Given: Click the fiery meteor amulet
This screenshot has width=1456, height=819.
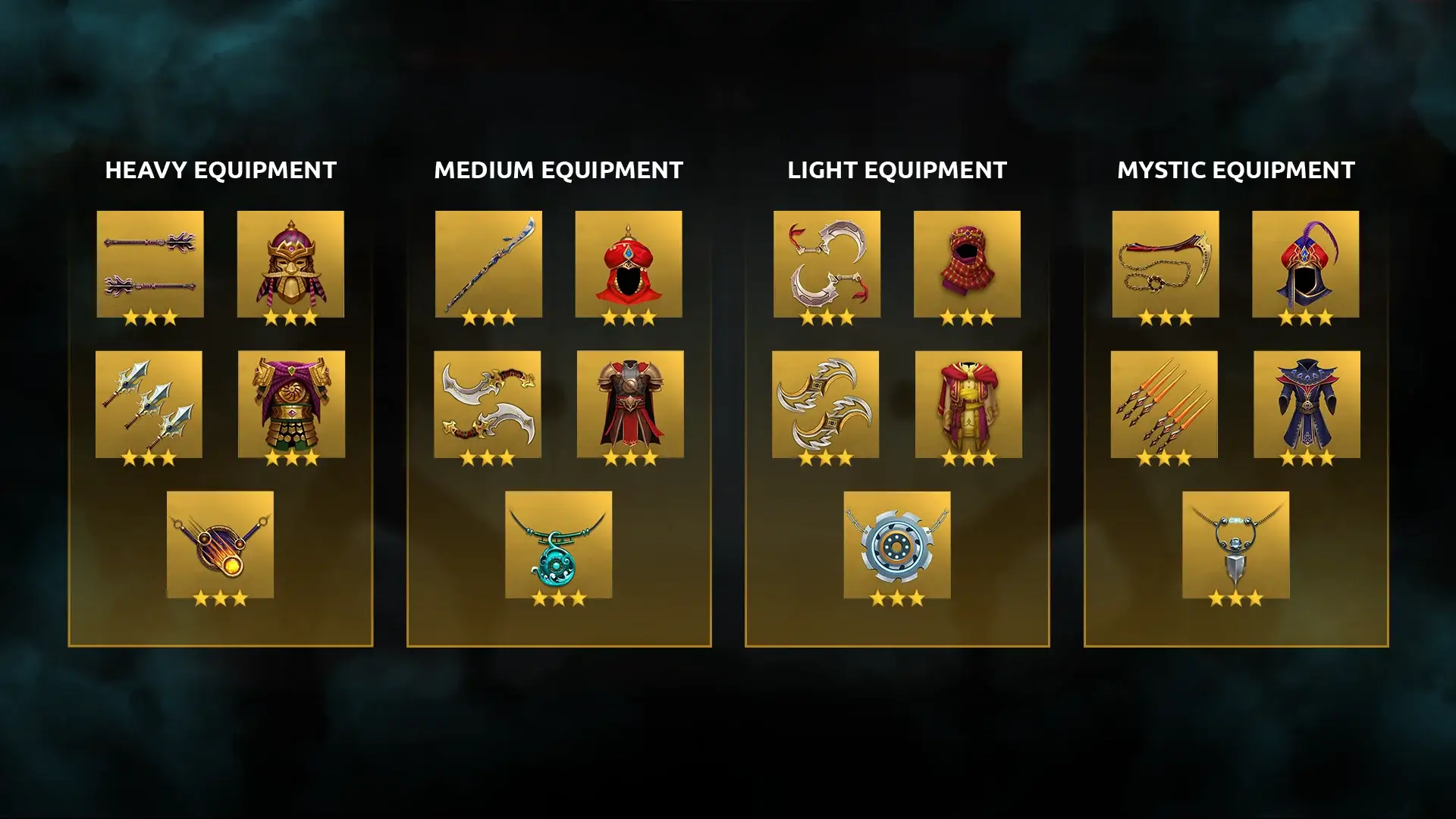Looking at the screenshot, I should pyautogui.click(x=220, y=544).
